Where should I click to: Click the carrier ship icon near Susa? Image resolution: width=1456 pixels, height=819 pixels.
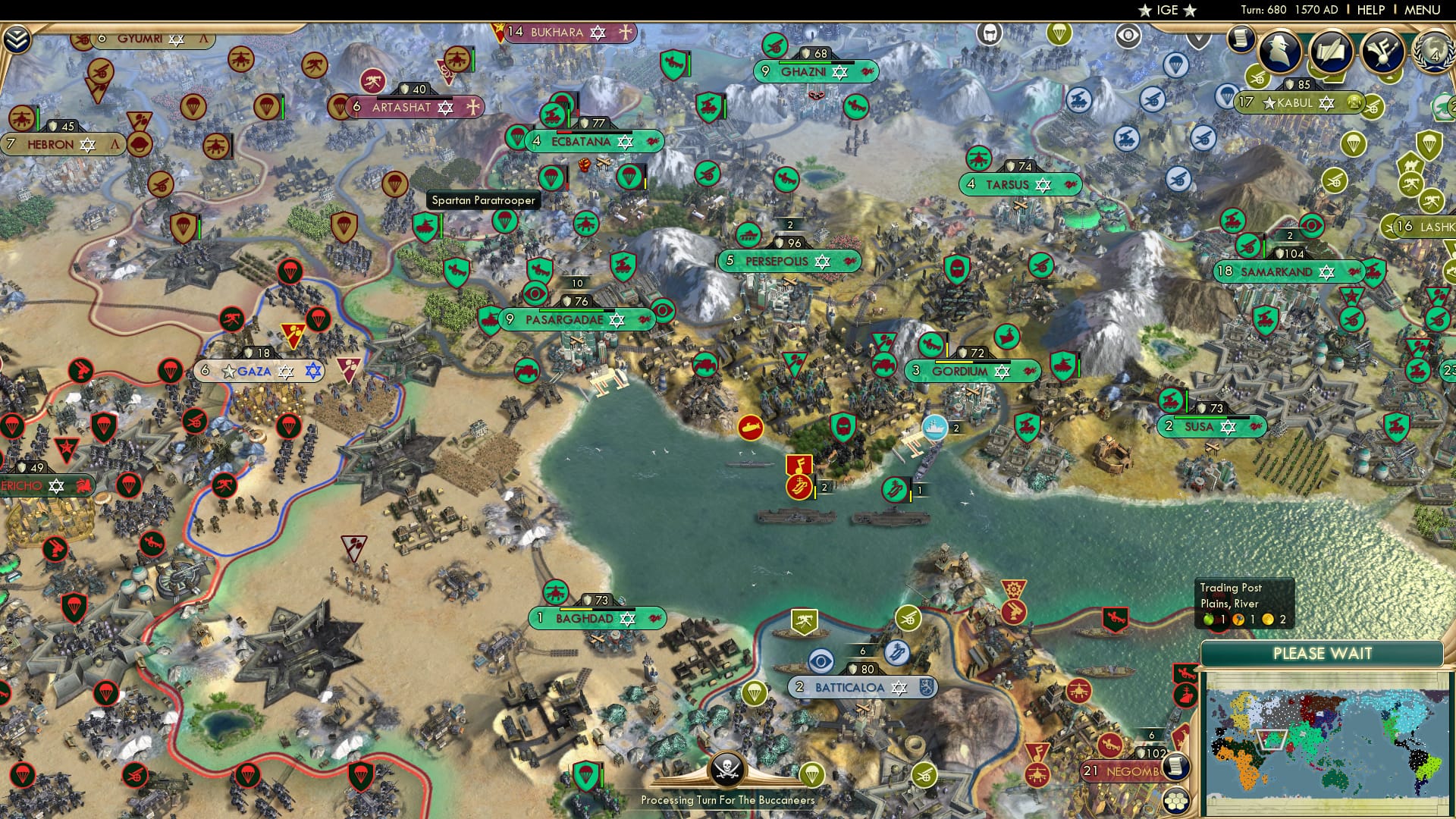pos(934,426)
